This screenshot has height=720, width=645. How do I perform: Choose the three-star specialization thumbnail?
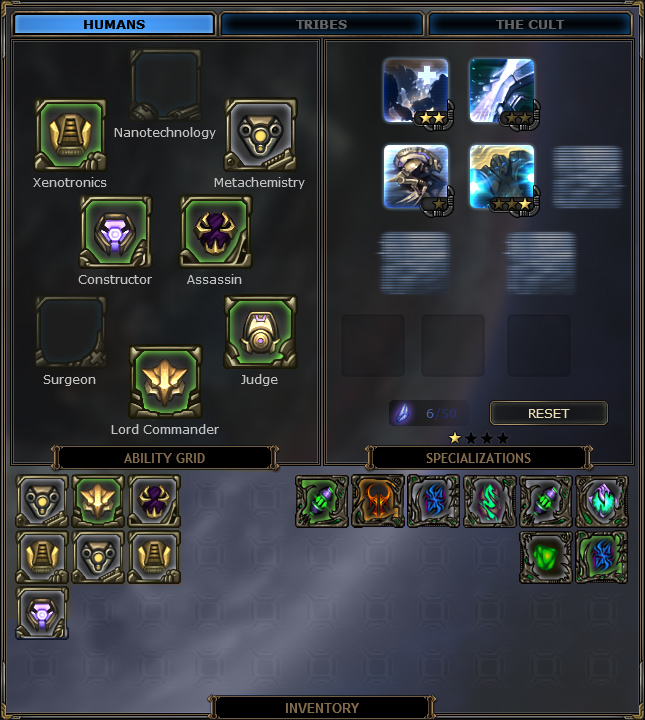coord(502,177)
